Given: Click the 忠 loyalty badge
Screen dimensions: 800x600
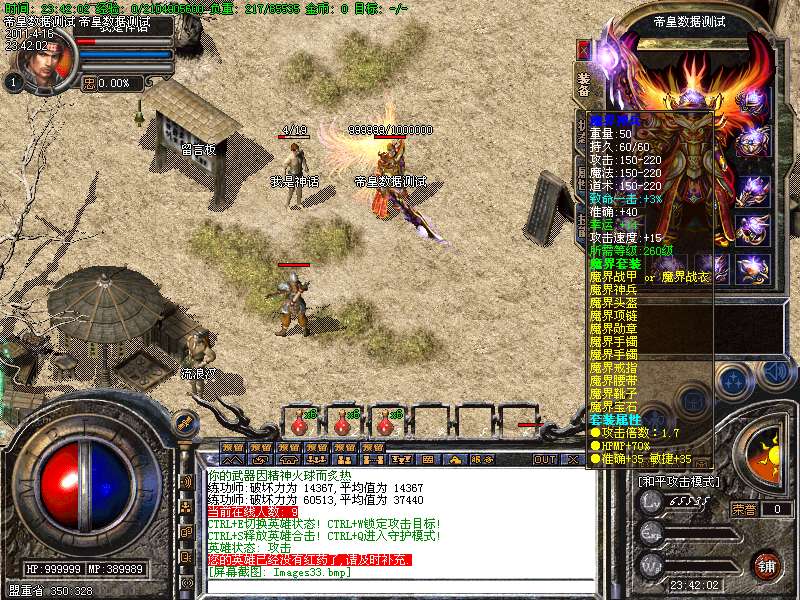Looking at the screenshot, I should point(91,84).
